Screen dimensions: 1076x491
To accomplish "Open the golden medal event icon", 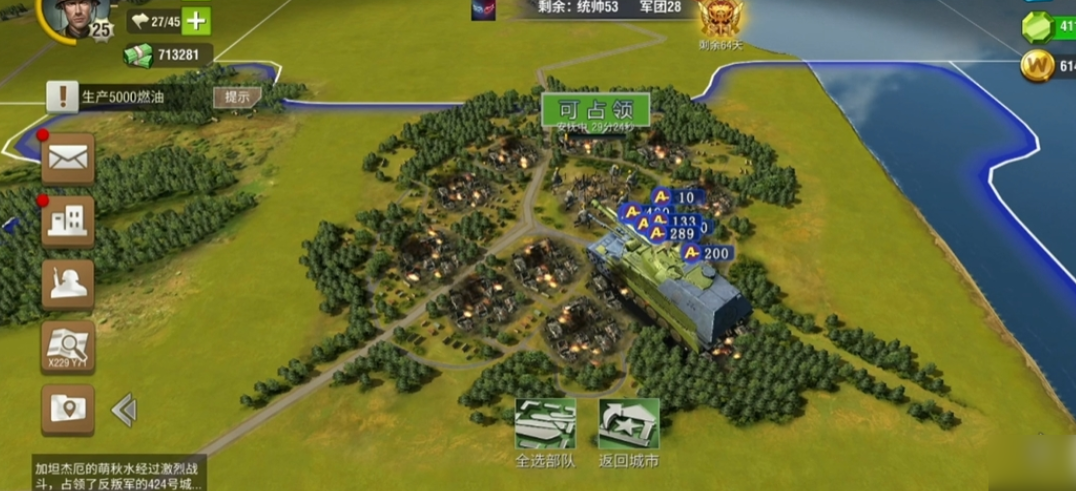I will click(719, 19).
